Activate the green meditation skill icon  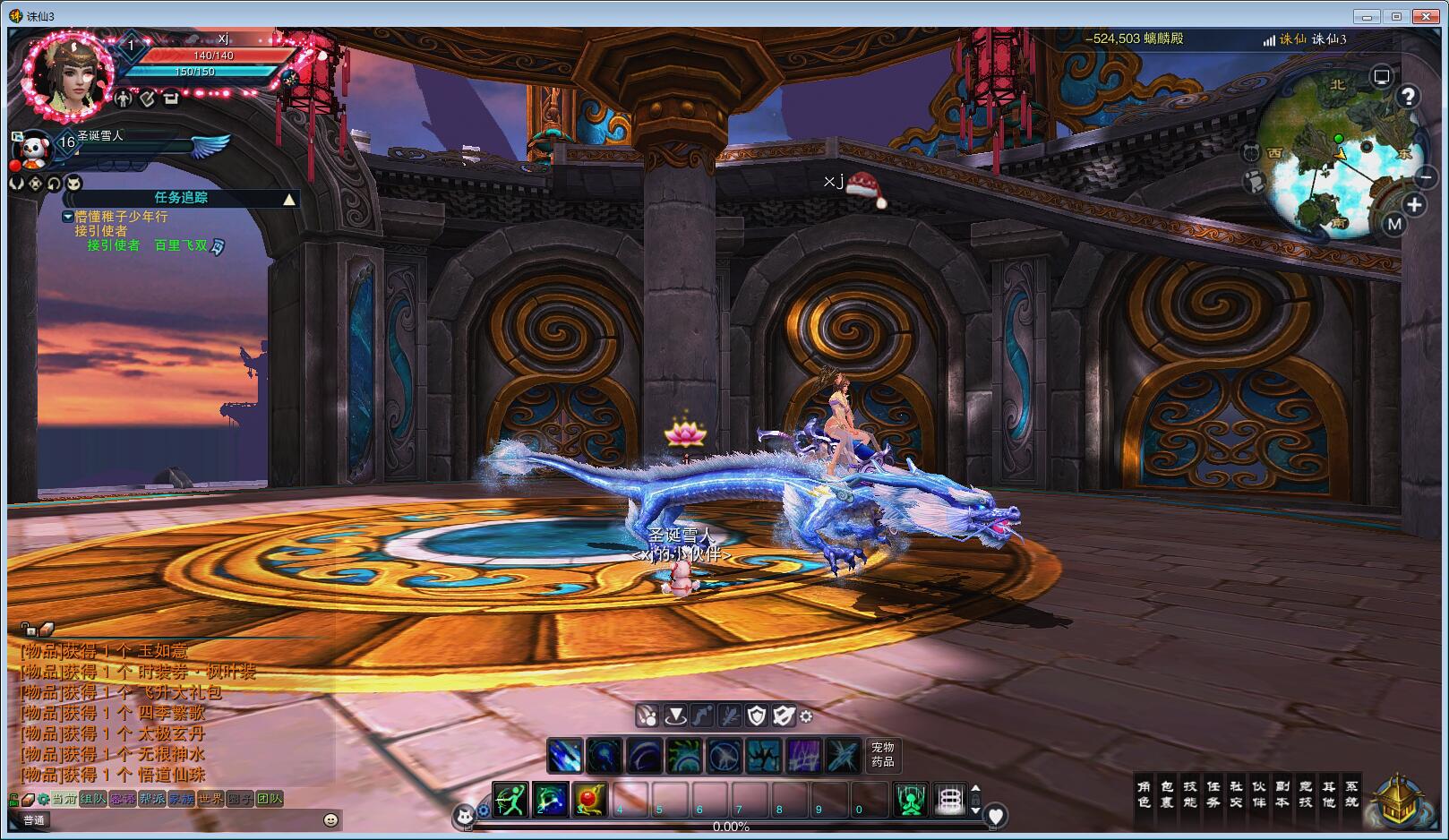(911, 799)
